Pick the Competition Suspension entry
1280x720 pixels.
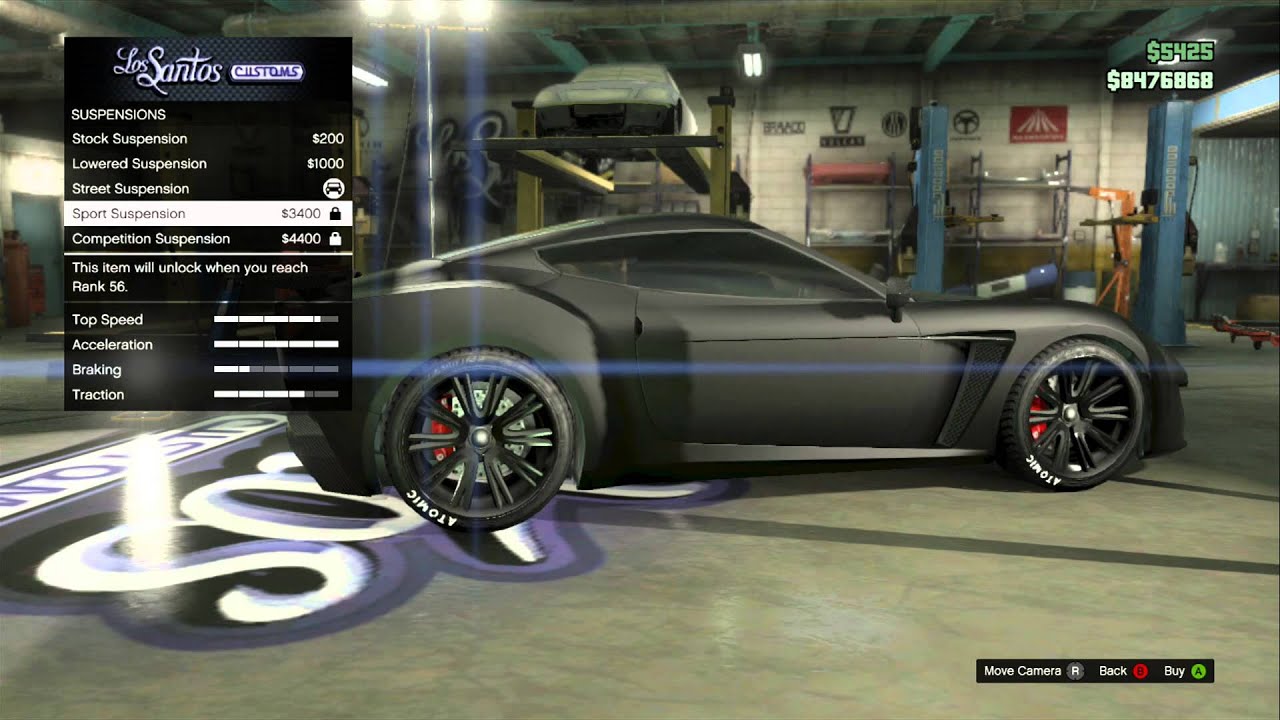tap(207, 239)
